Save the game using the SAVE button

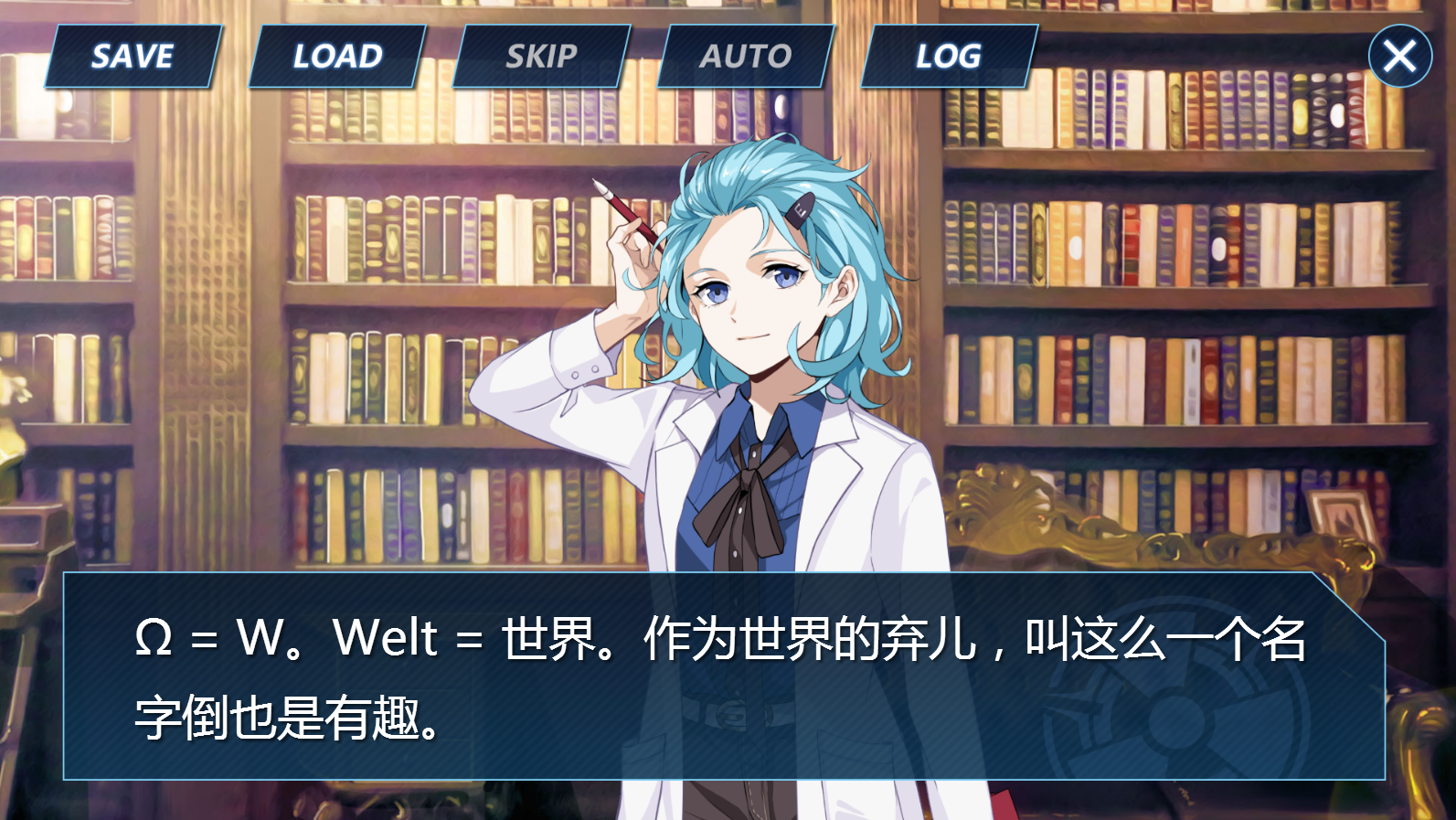click(133, 56)
